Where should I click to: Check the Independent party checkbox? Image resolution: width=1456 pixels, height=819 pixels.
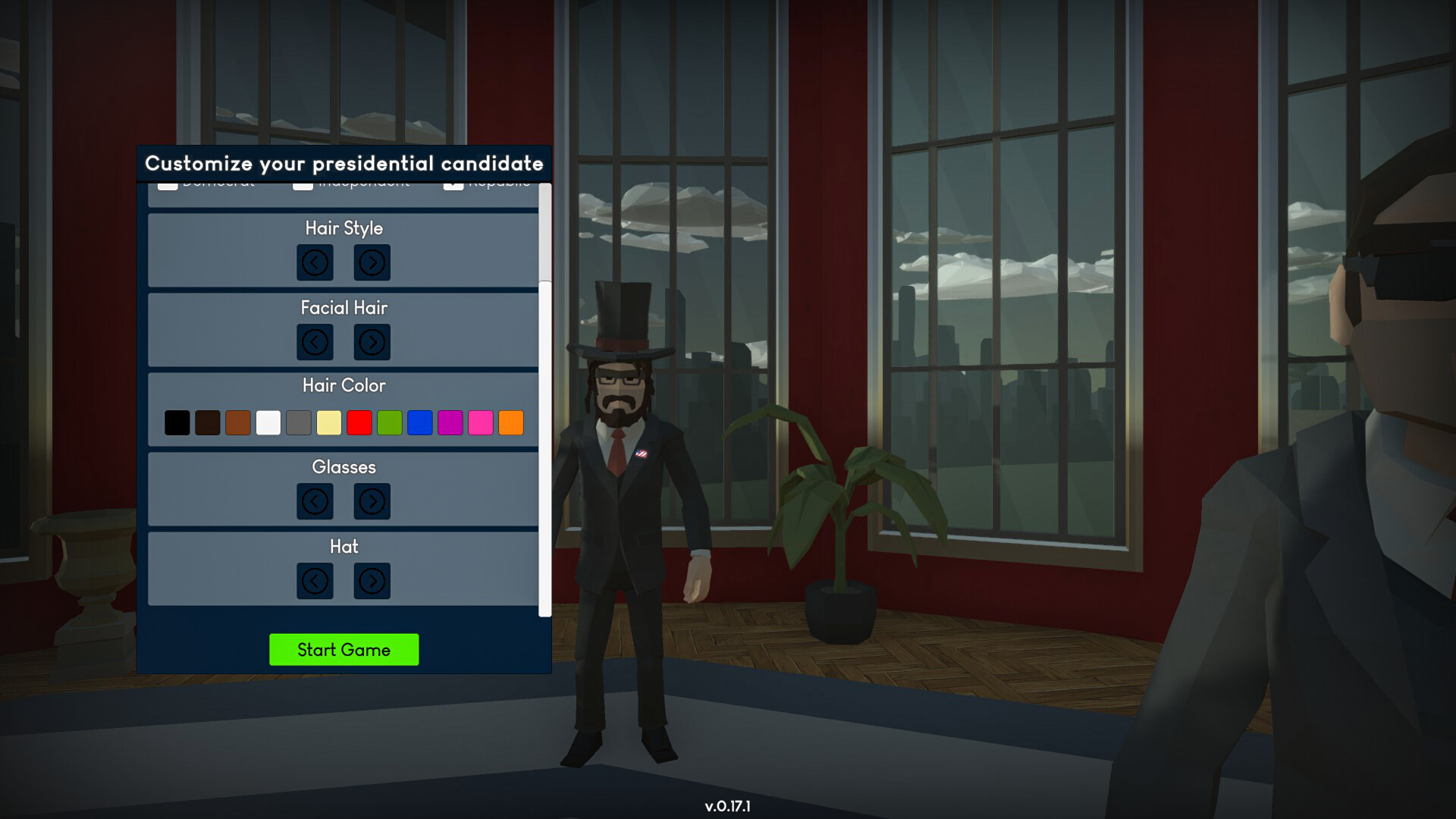coord(302,184)
